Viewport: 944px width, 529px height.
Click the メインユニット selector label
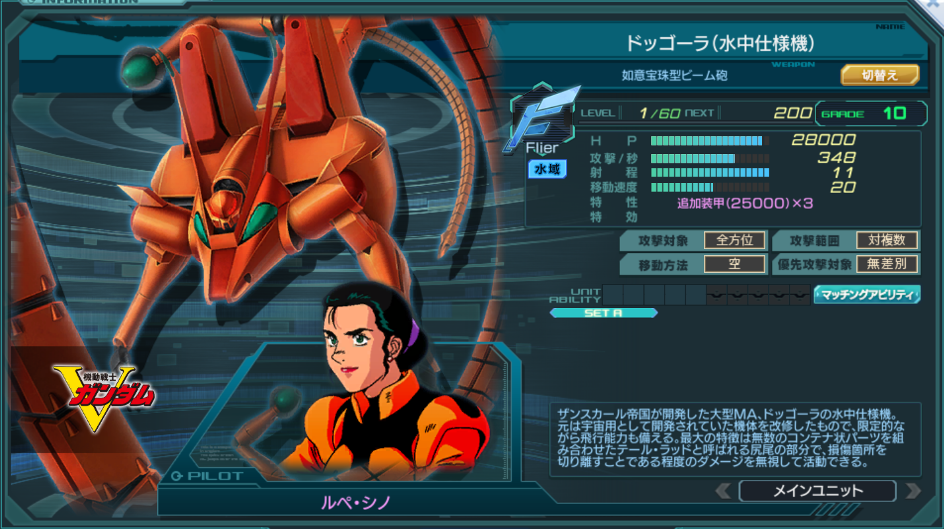coord(817,491)
